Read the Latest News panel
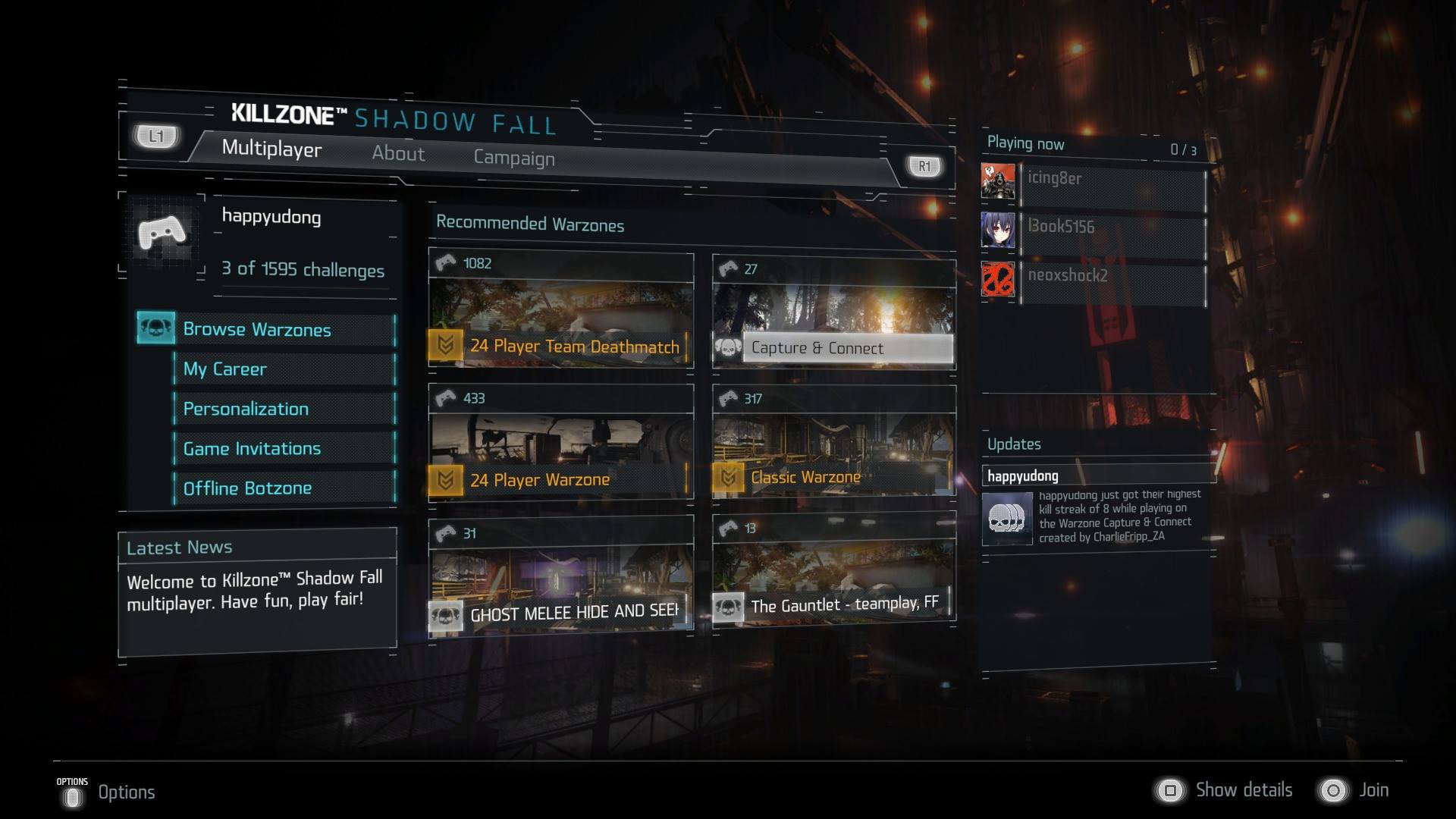1456x819 pixels. (x=257, y=590)
